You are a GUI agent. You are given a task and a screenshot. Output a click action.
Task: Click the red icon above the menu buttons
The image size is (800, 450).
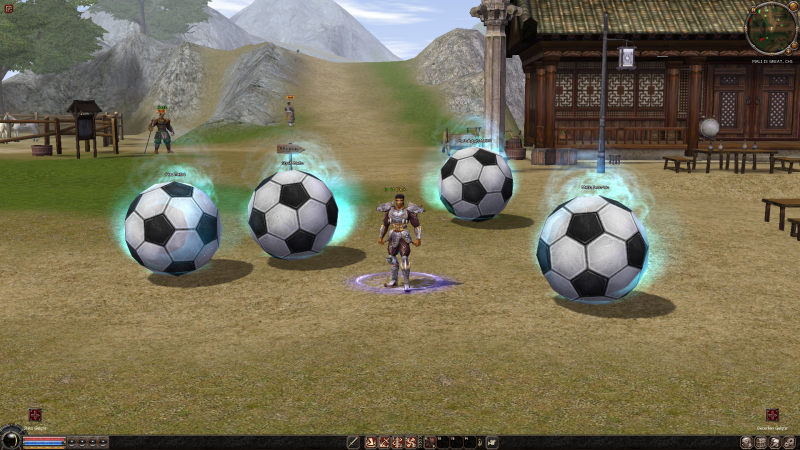772,414
